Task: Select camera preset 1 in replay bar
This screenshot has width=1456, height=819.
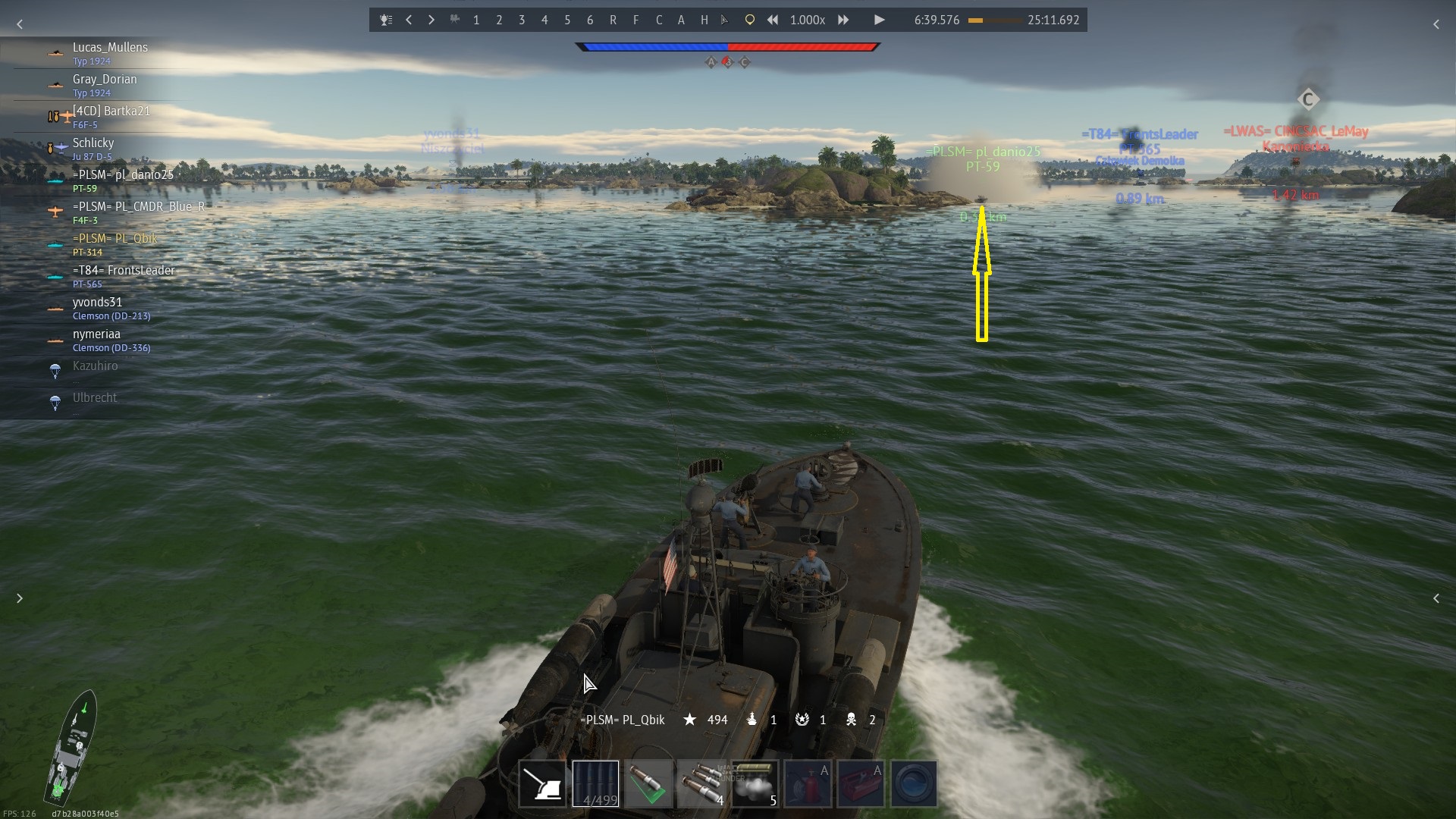Action: pyautogui.click(x=476, y=20)
